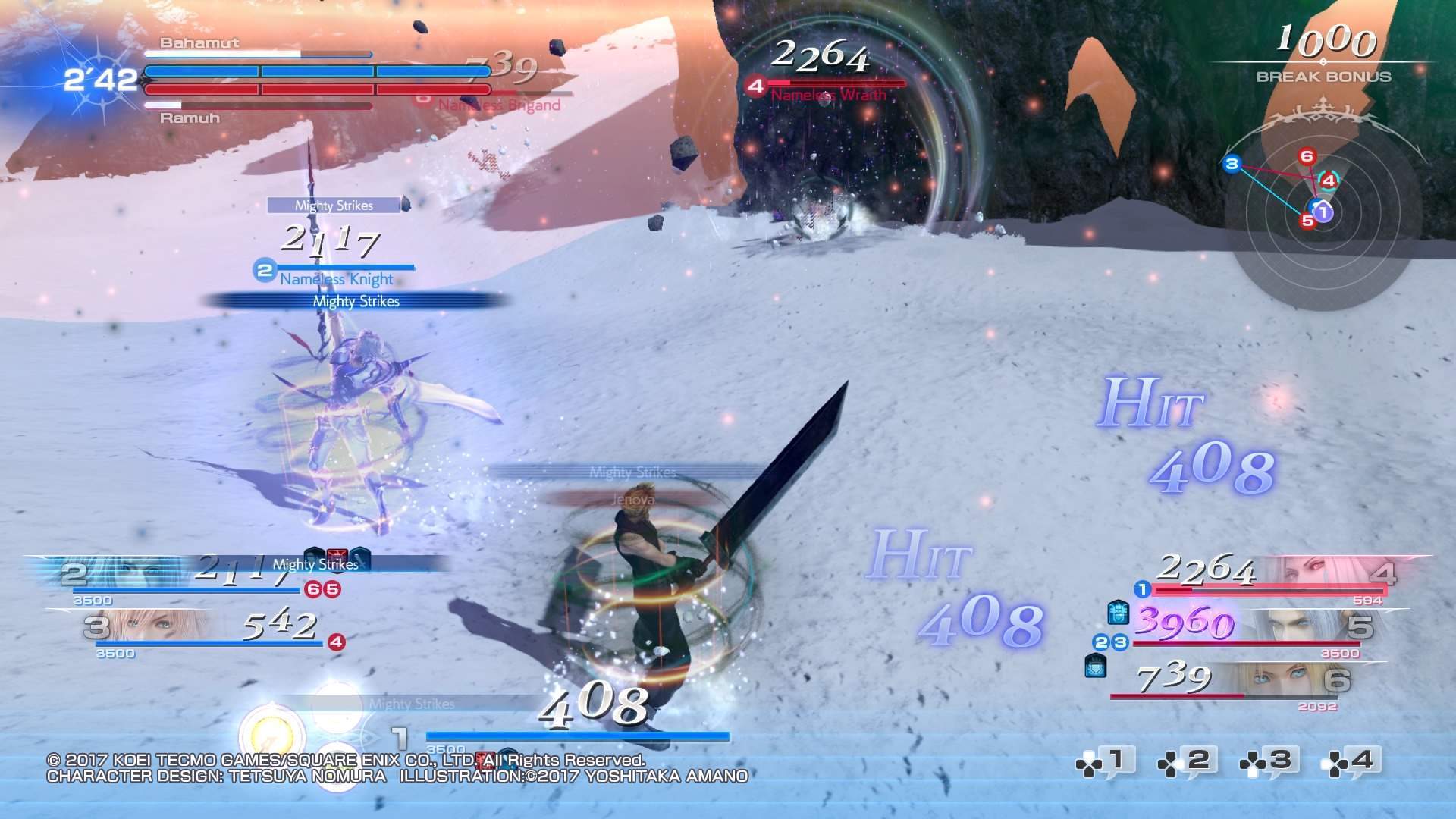This screenshot has height=819, width=1456.
Task: Select the Nameless Knight nameplate
Action: click(336, 278)
